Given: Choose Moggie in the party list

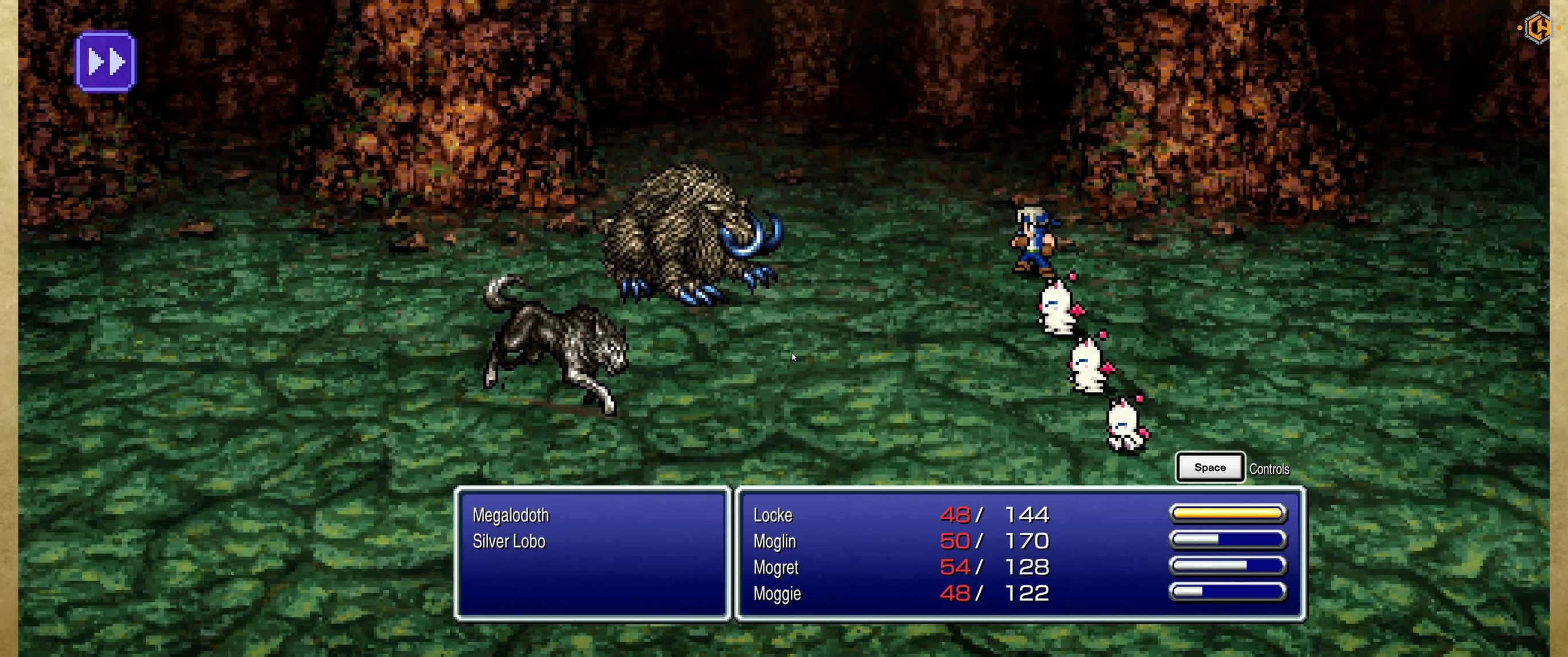Looking at the screenshot, I should pos(777,594).
